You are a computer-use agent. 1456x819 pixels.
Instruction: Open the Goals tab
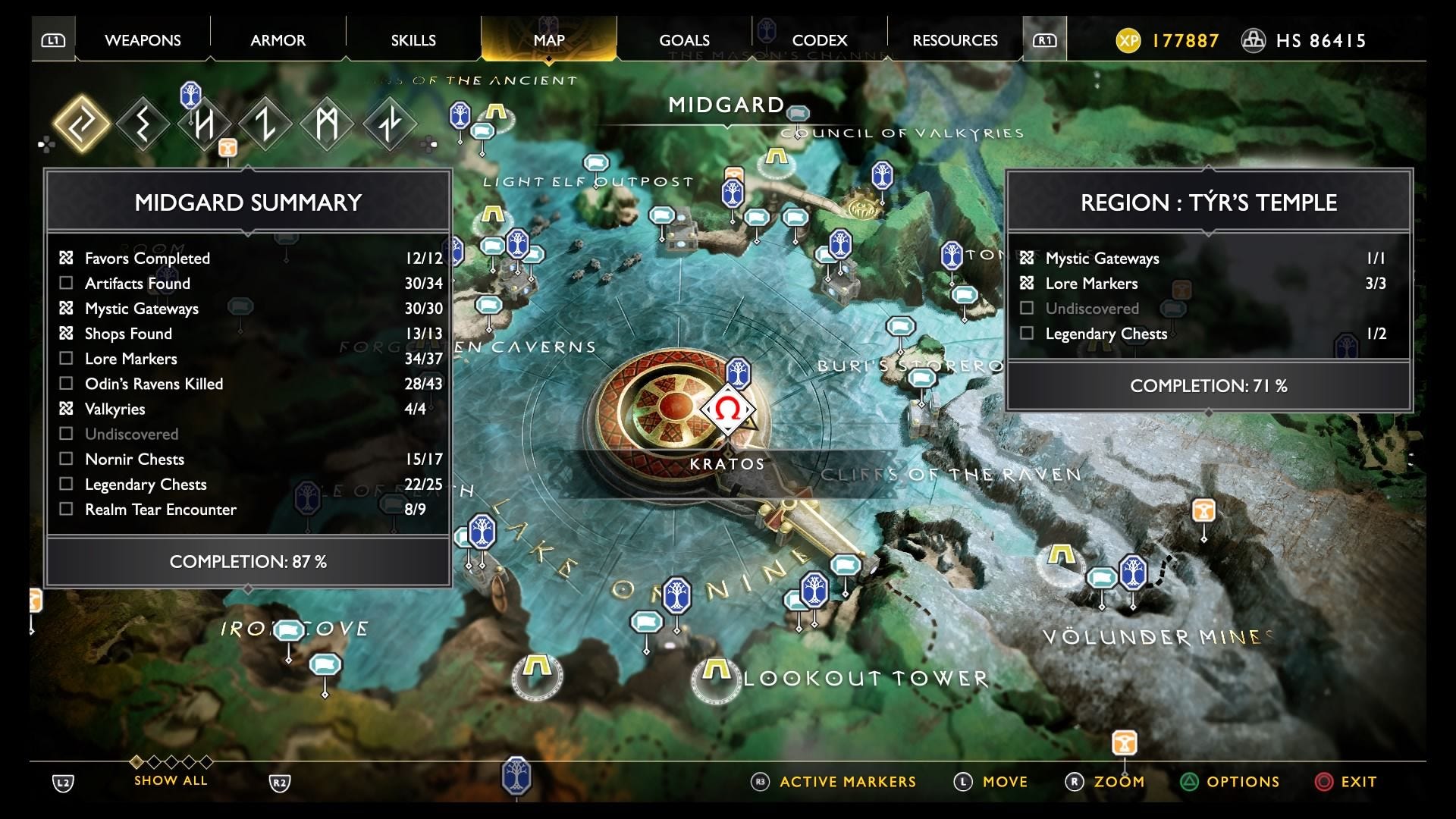tap(684, 40)
